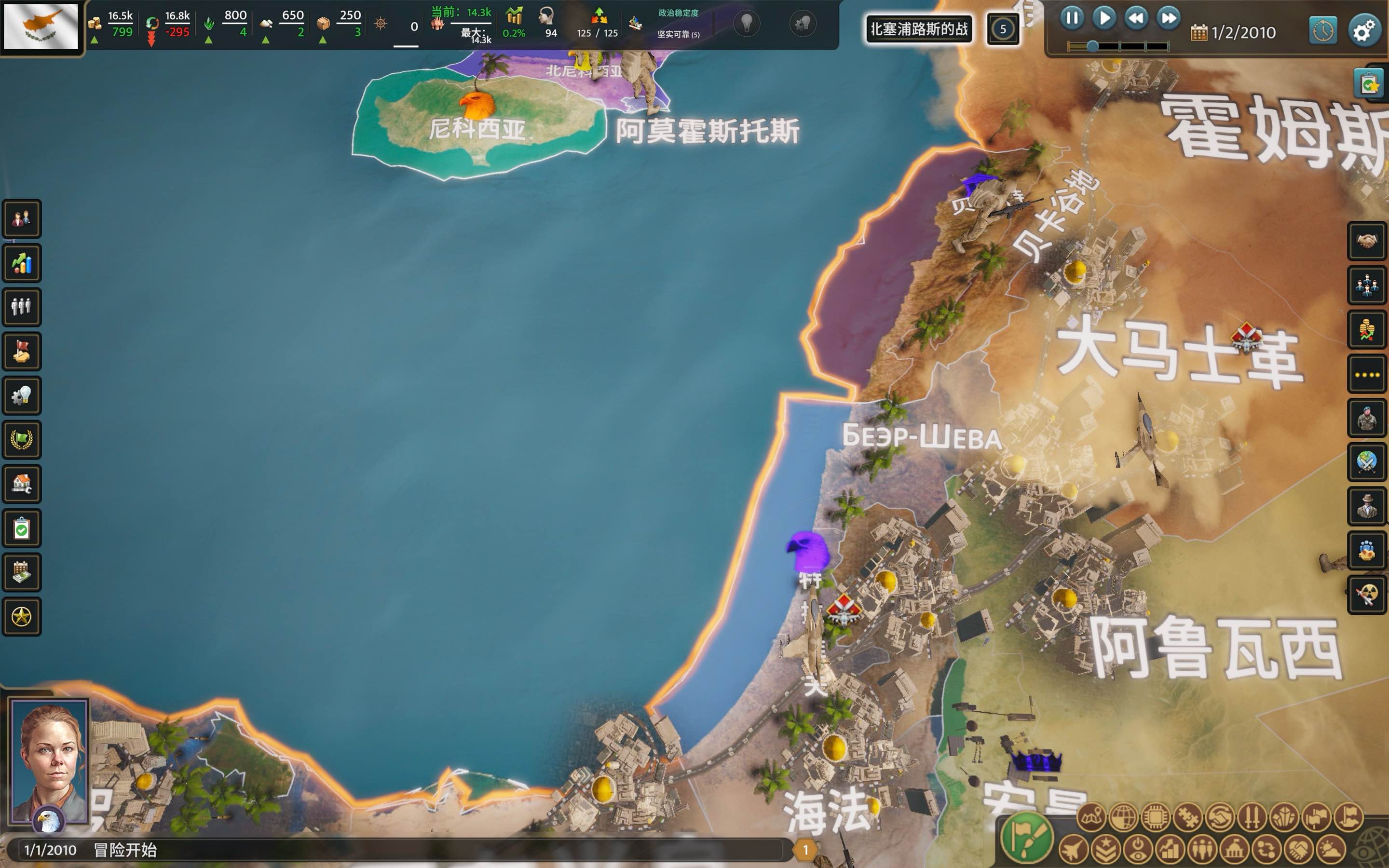Open the espionage panel with the spy icon
The height and width of the screenshot is (868, 1389).
click(1368, 507)
